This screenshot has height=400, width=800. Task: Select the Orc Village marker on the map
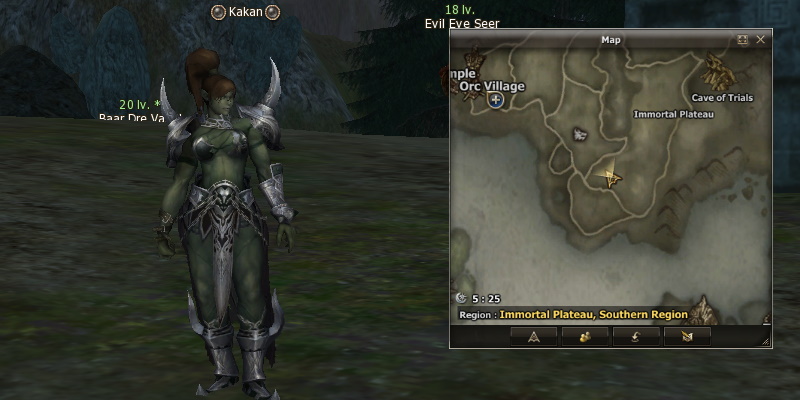click(496, 102)
